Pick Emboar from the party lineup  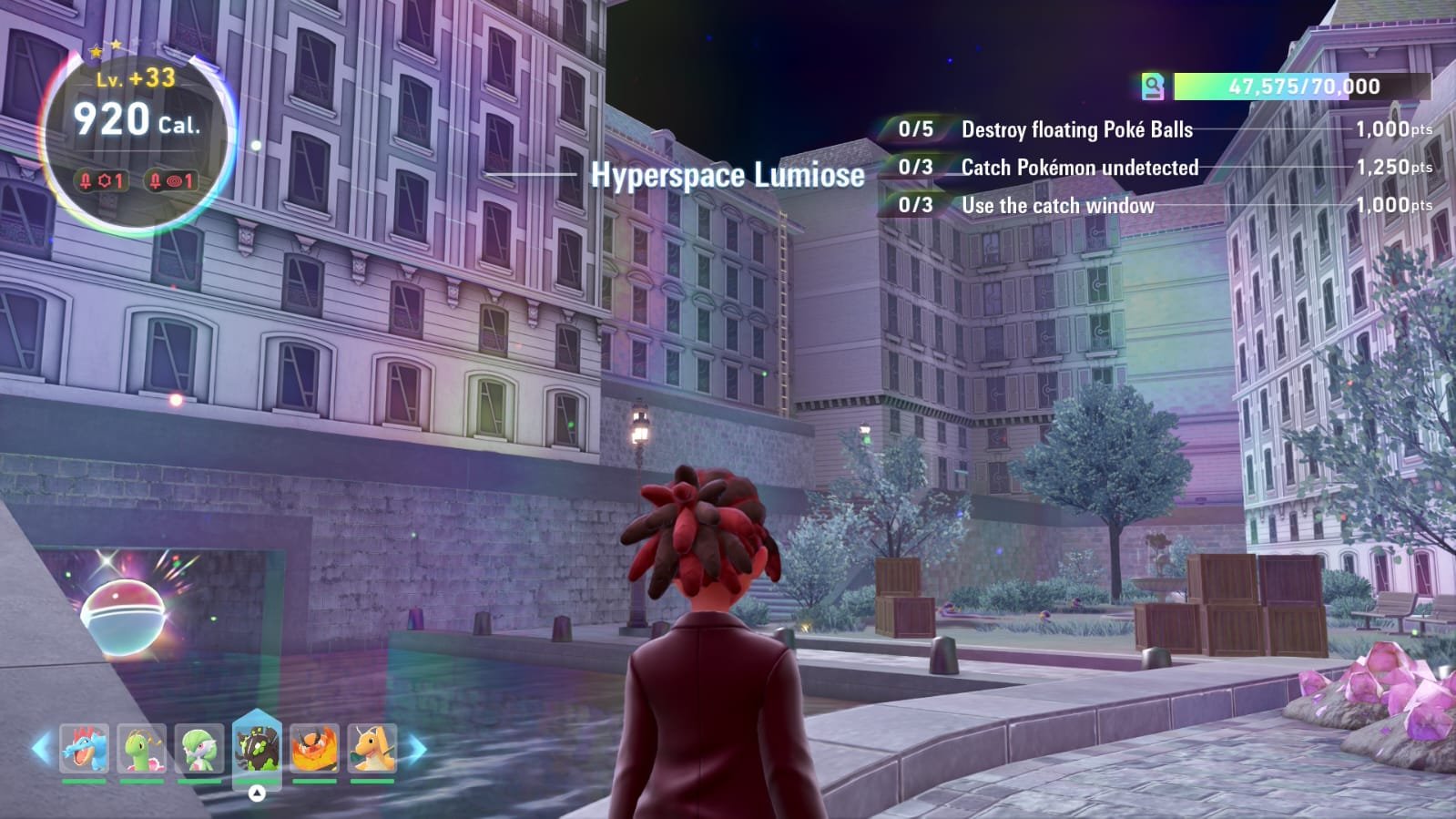click(x=314, y=749)
